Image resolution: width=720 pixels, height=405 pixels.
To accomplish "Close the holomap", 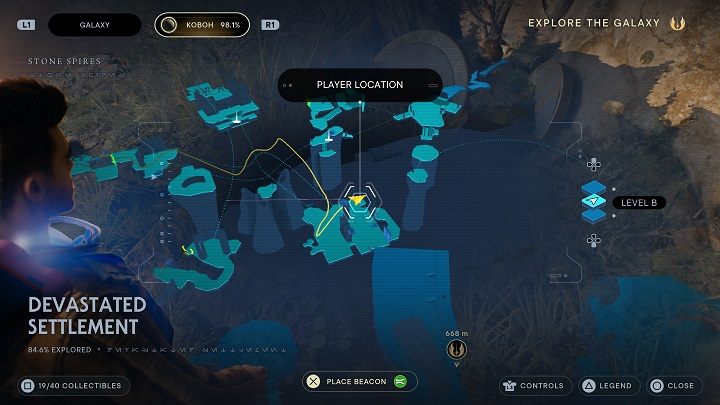I will [x=672, y=385].
